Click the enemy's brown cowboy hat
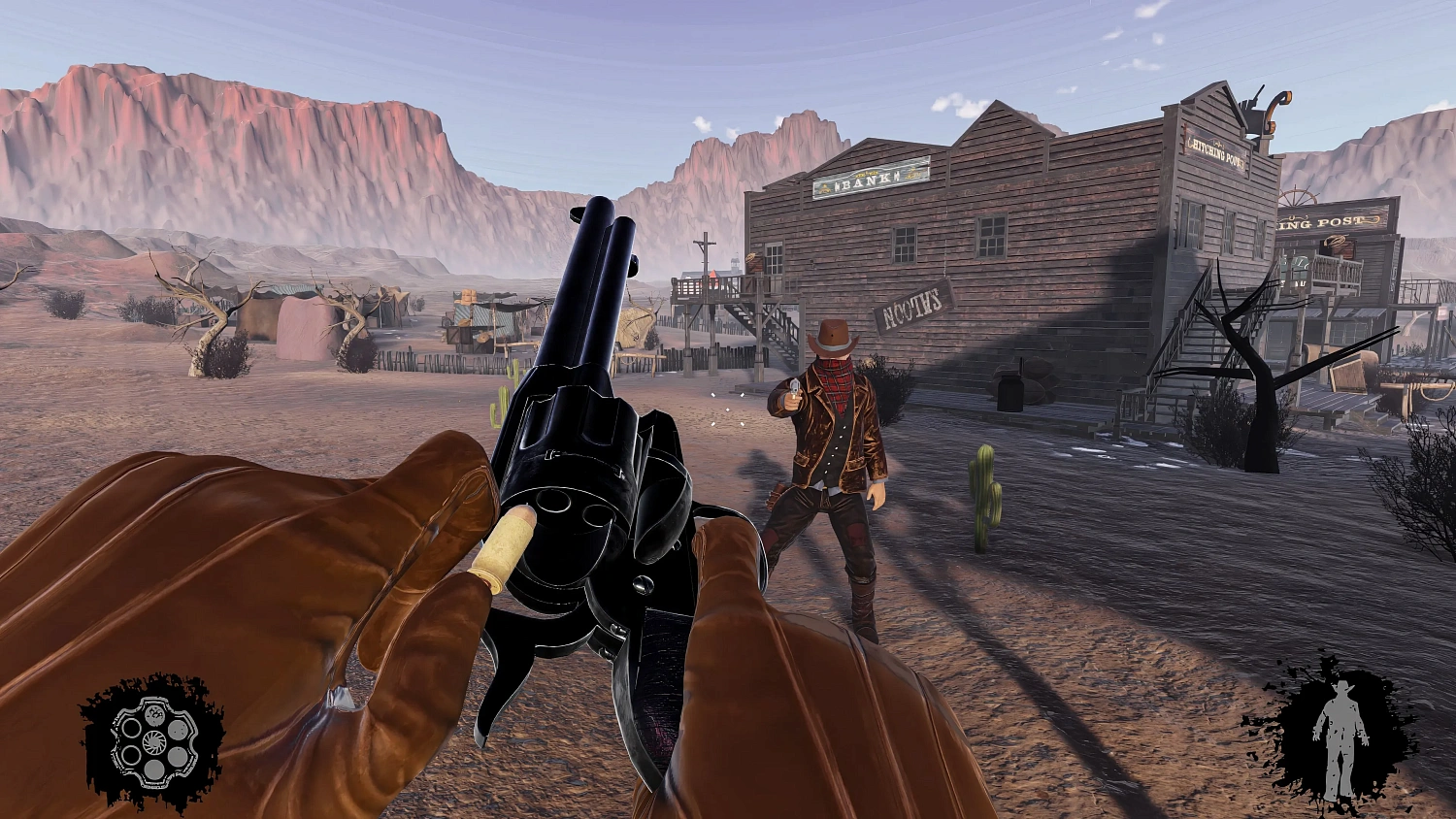1456x819 pixels. pyautogui.click(x=833, y=337)
